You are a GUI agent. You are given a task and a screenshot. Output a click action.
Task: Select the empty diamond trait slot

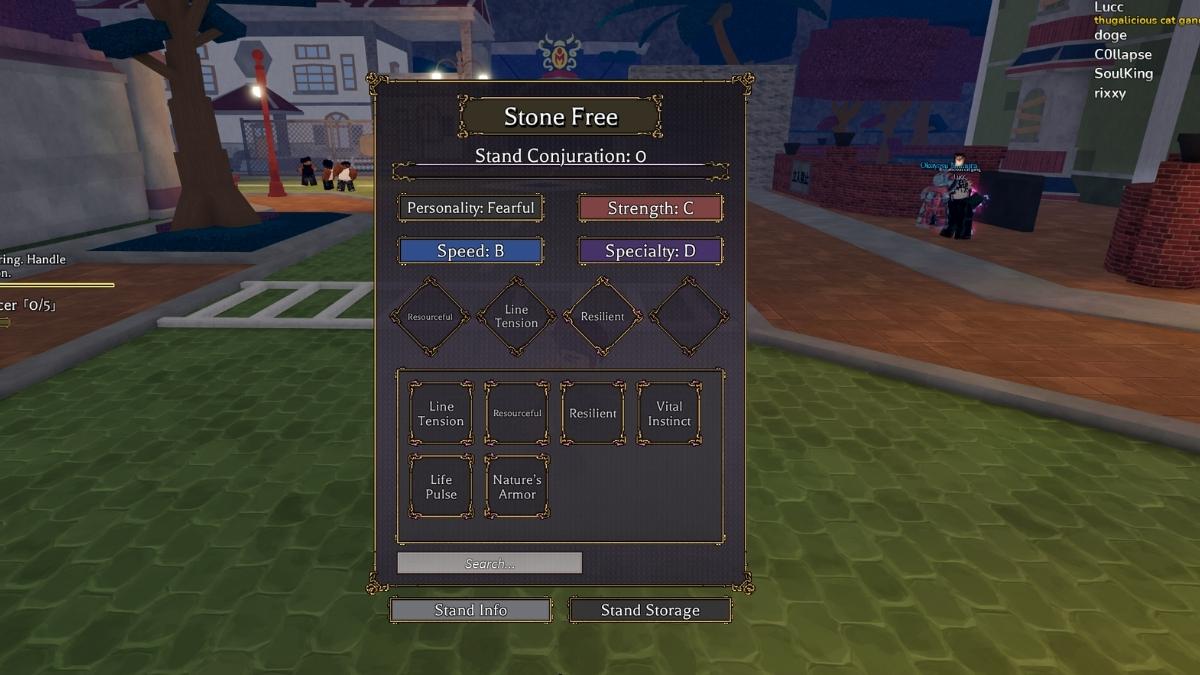point(689,317)
